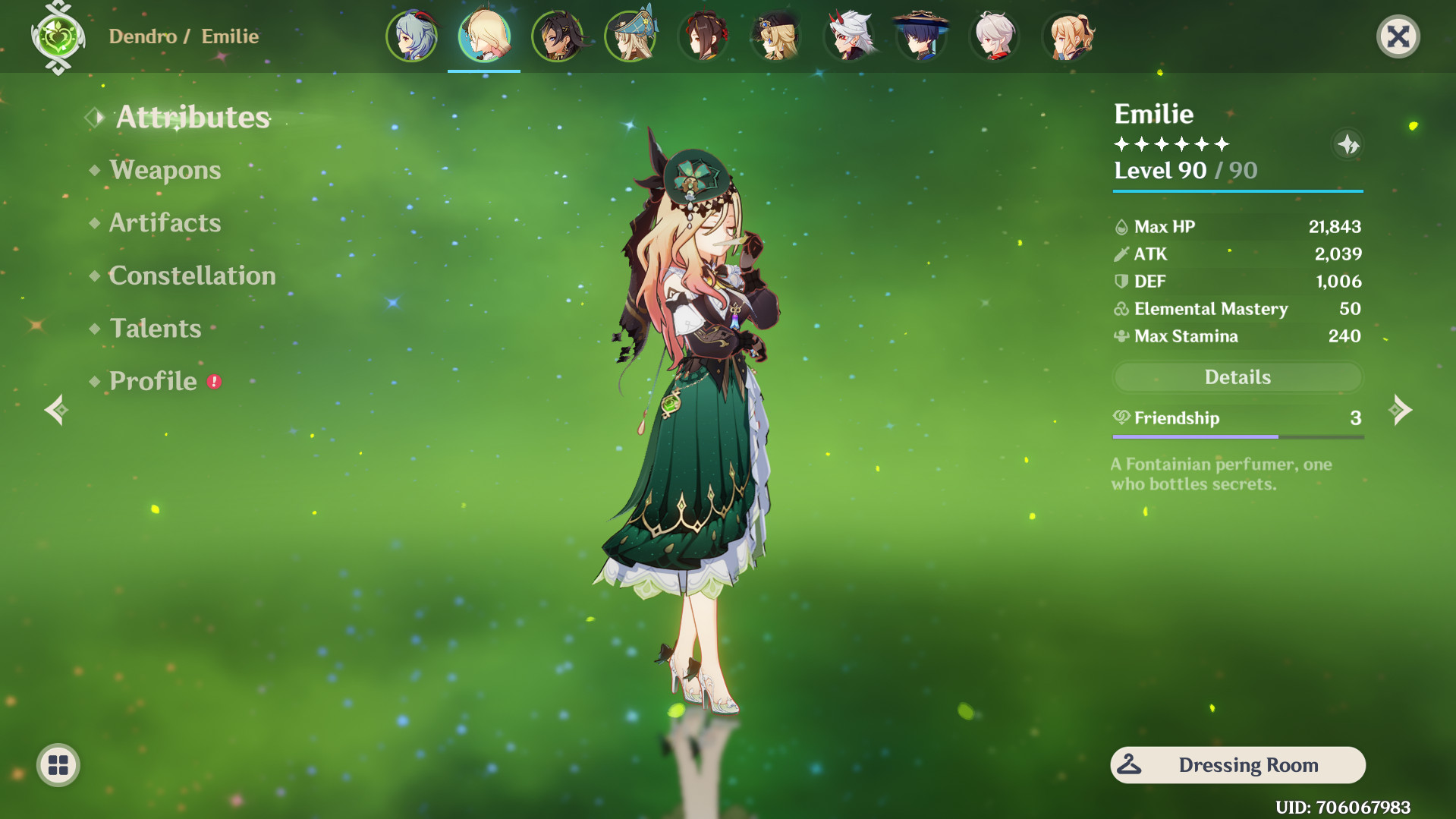Switch to the Artifacts section
Screen dimensions: 1456x819
164,222
